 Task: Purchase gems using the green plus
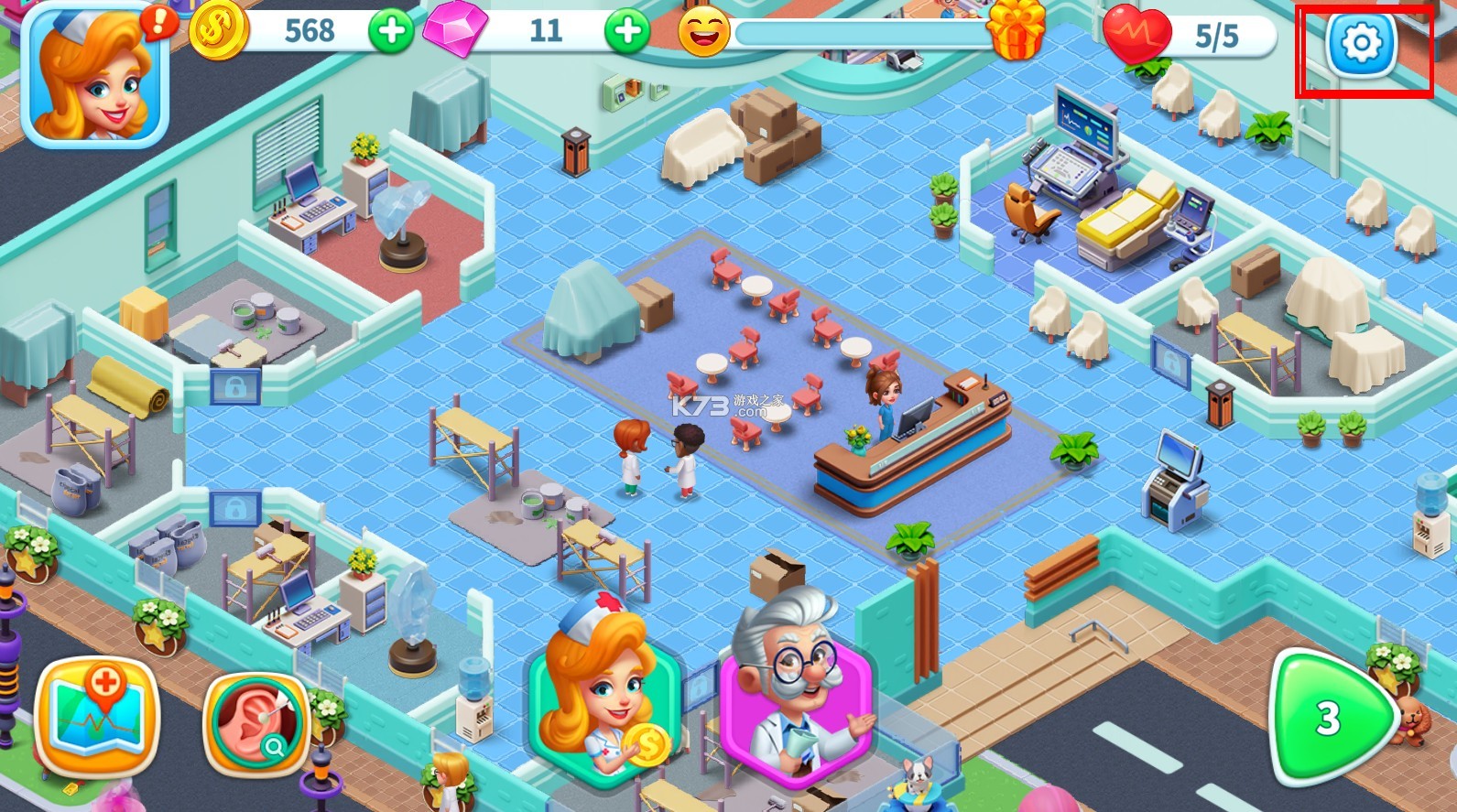[x=627, y=31]
